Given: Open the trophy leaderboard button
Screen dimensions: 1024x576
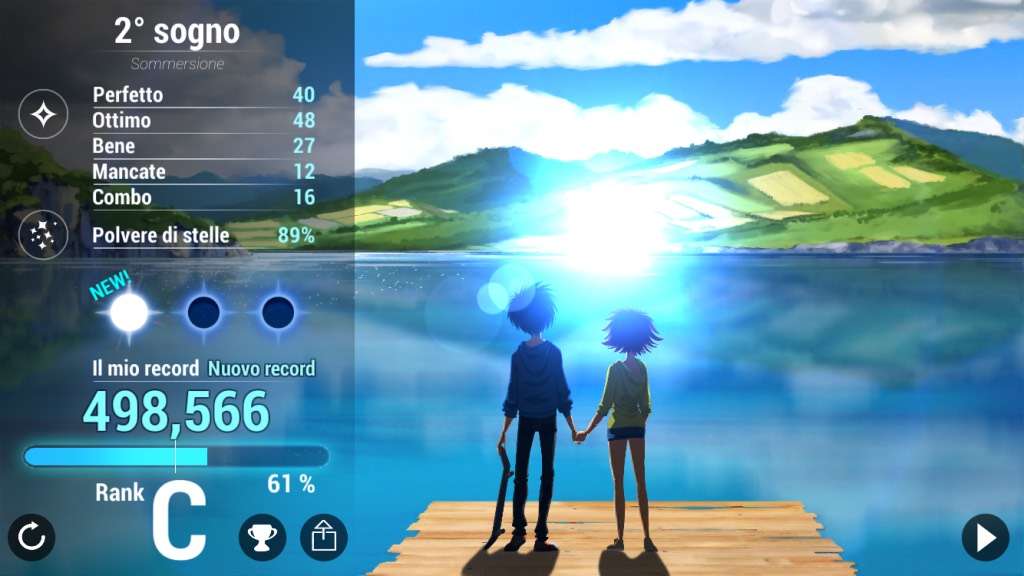Looking at the screenshot, I should pos(262,538).
